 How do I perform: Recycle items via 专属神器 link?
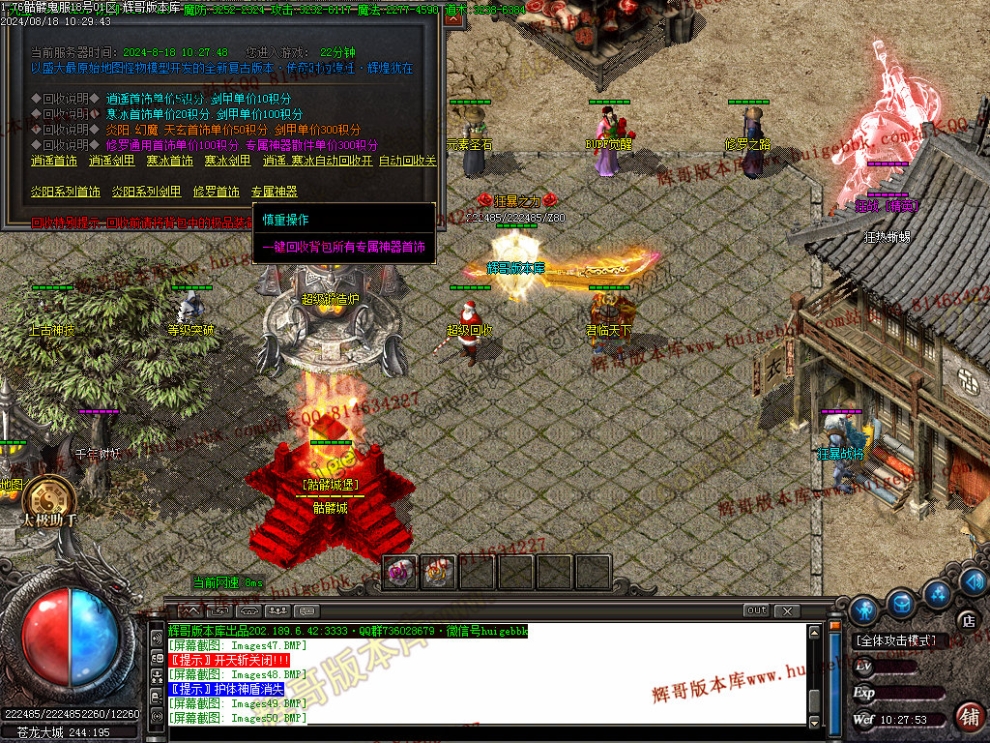tap(274, 192)
